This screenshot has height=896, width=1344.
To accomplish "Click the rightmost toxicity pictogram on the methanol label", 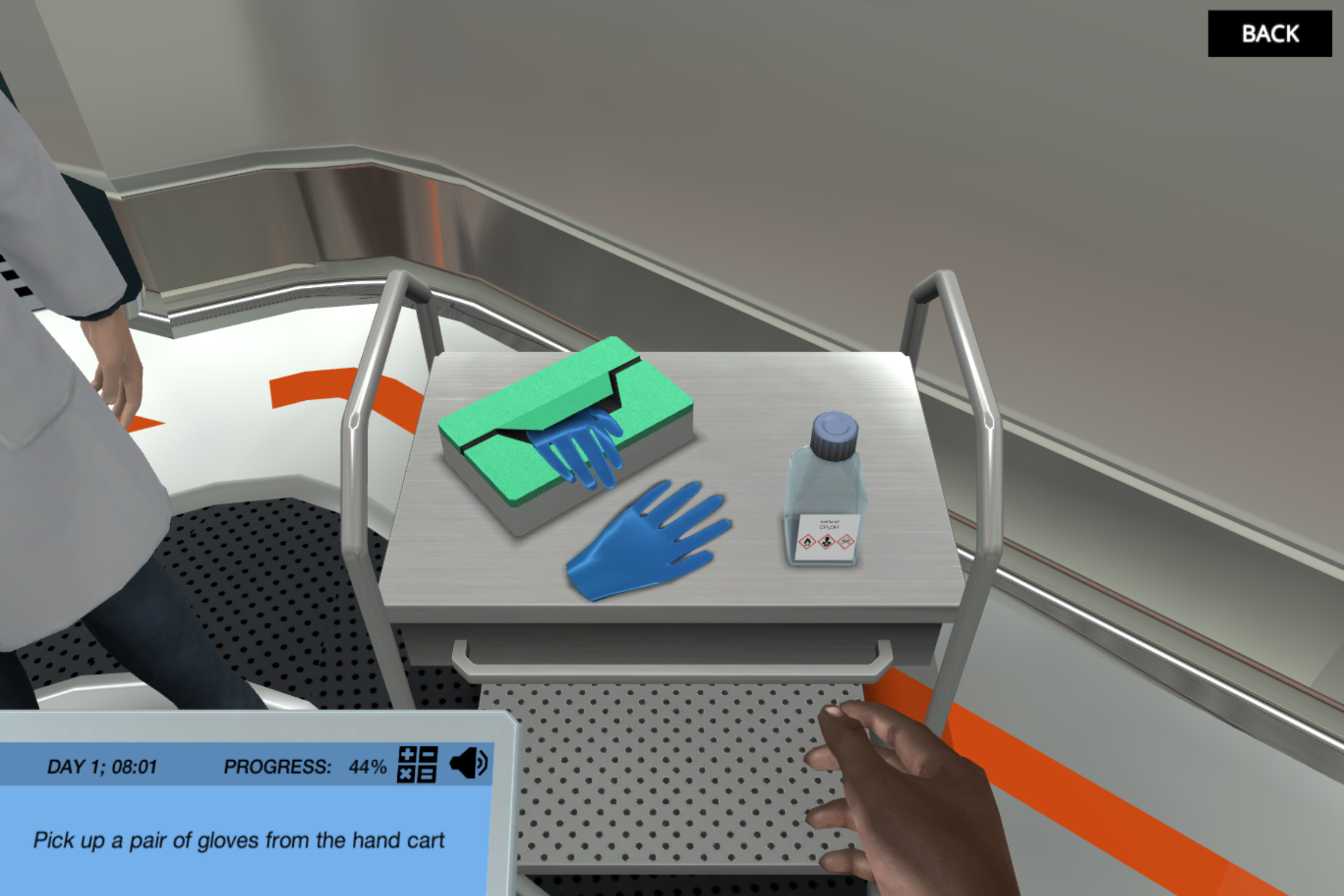I will (845, 542).
